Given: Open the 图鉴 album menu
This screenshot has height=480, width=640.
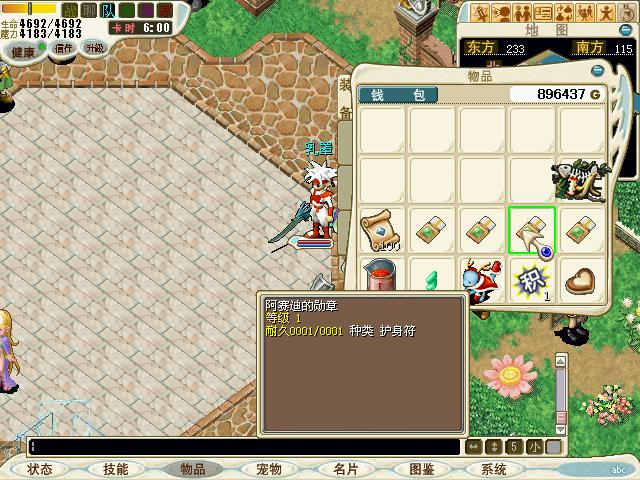Looking at the screenshot, I should (x=421, y=469).
